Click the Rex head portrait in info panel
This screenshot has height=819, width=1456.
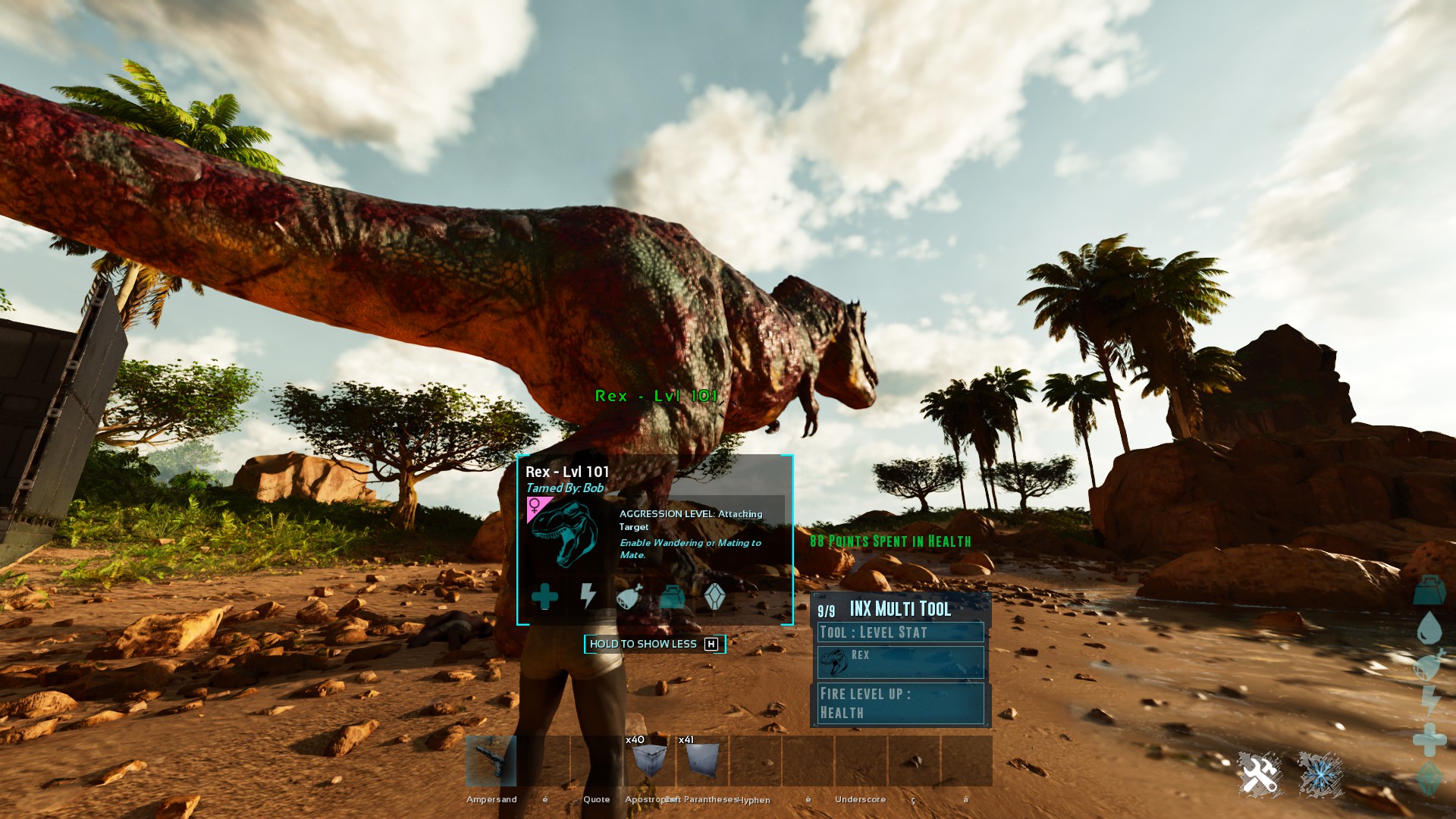coord(563,535)
